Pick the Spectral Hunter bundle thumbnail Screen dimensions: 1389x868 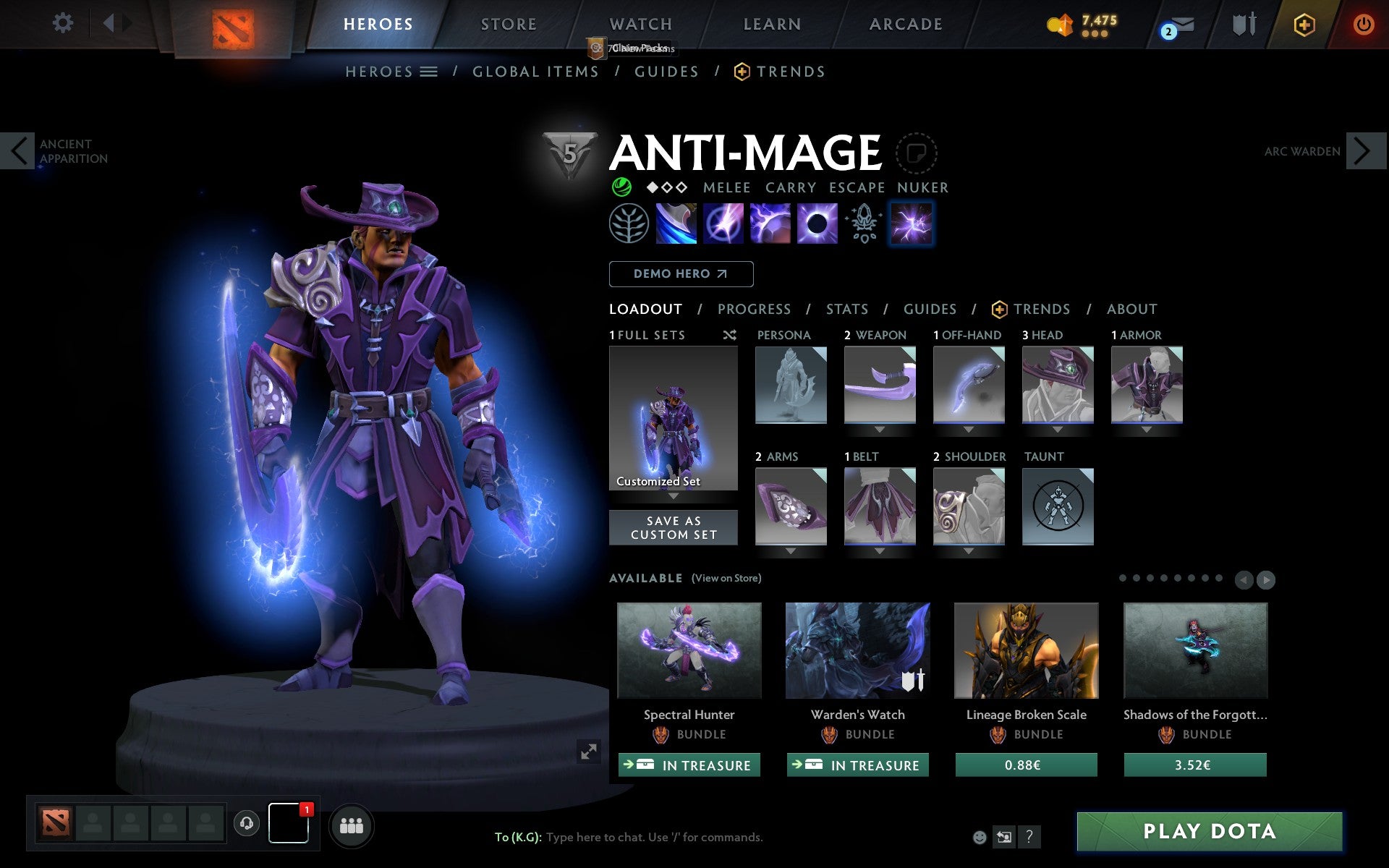click(x=689, y=650)
